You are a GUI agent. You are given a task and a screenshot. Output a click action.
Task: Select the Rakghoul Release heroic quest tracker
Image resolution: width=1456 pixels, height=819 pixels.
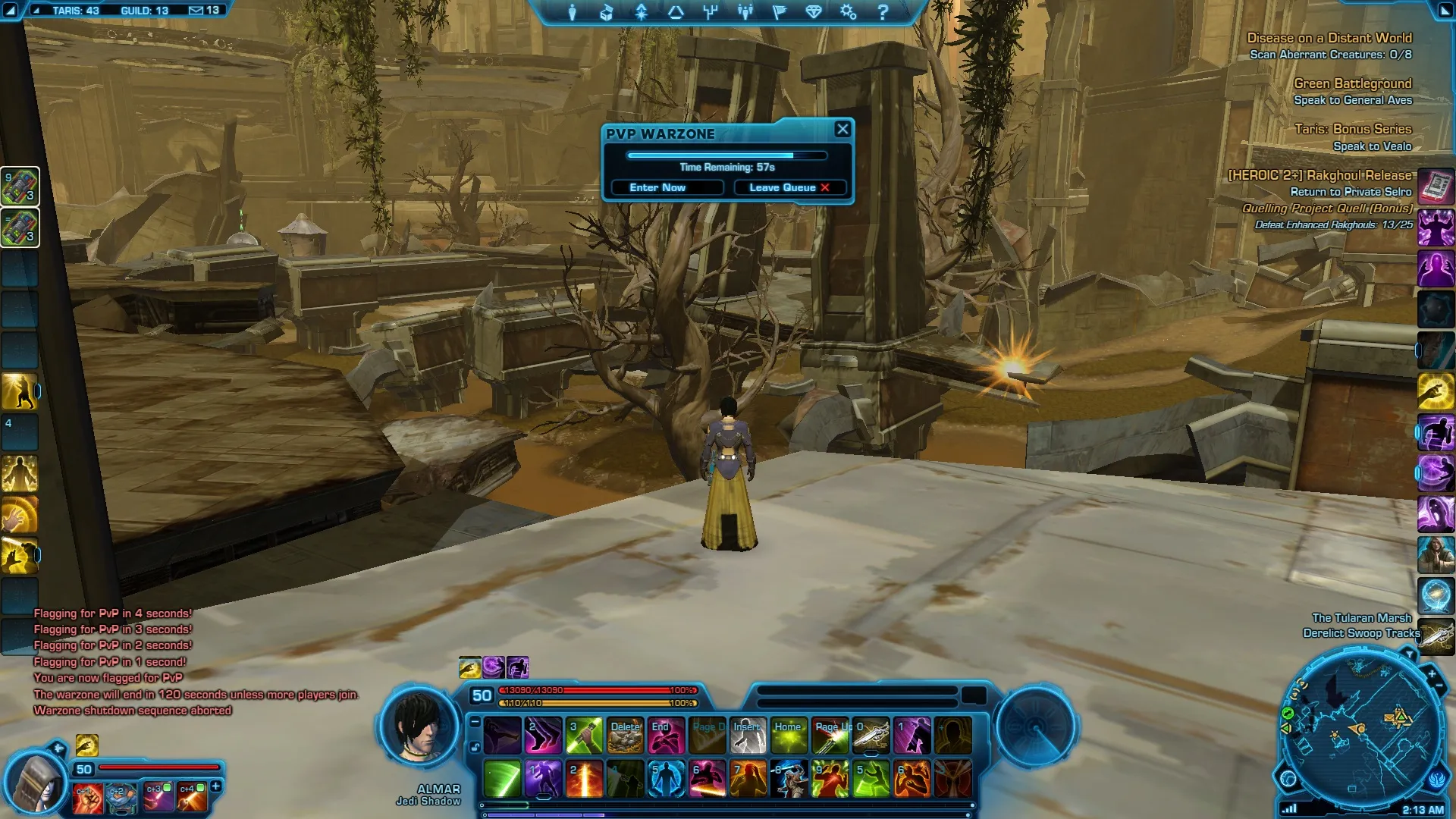click(1319, 175)
